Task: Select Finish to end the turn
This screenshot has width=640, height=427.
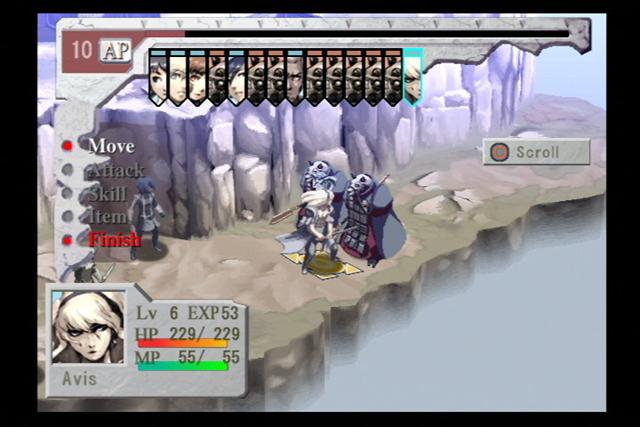Action: pyautogui.click(x=114, y=239)
